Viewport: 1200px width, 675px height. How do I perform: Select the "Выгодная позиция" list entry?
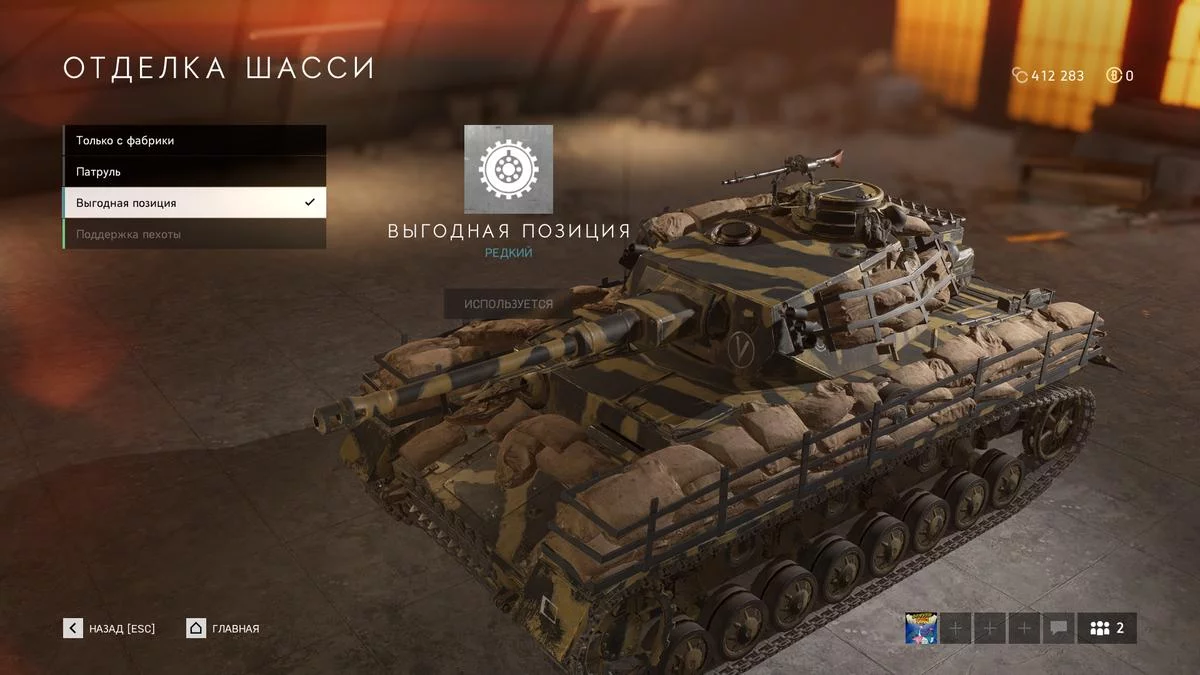pos(194,203)
